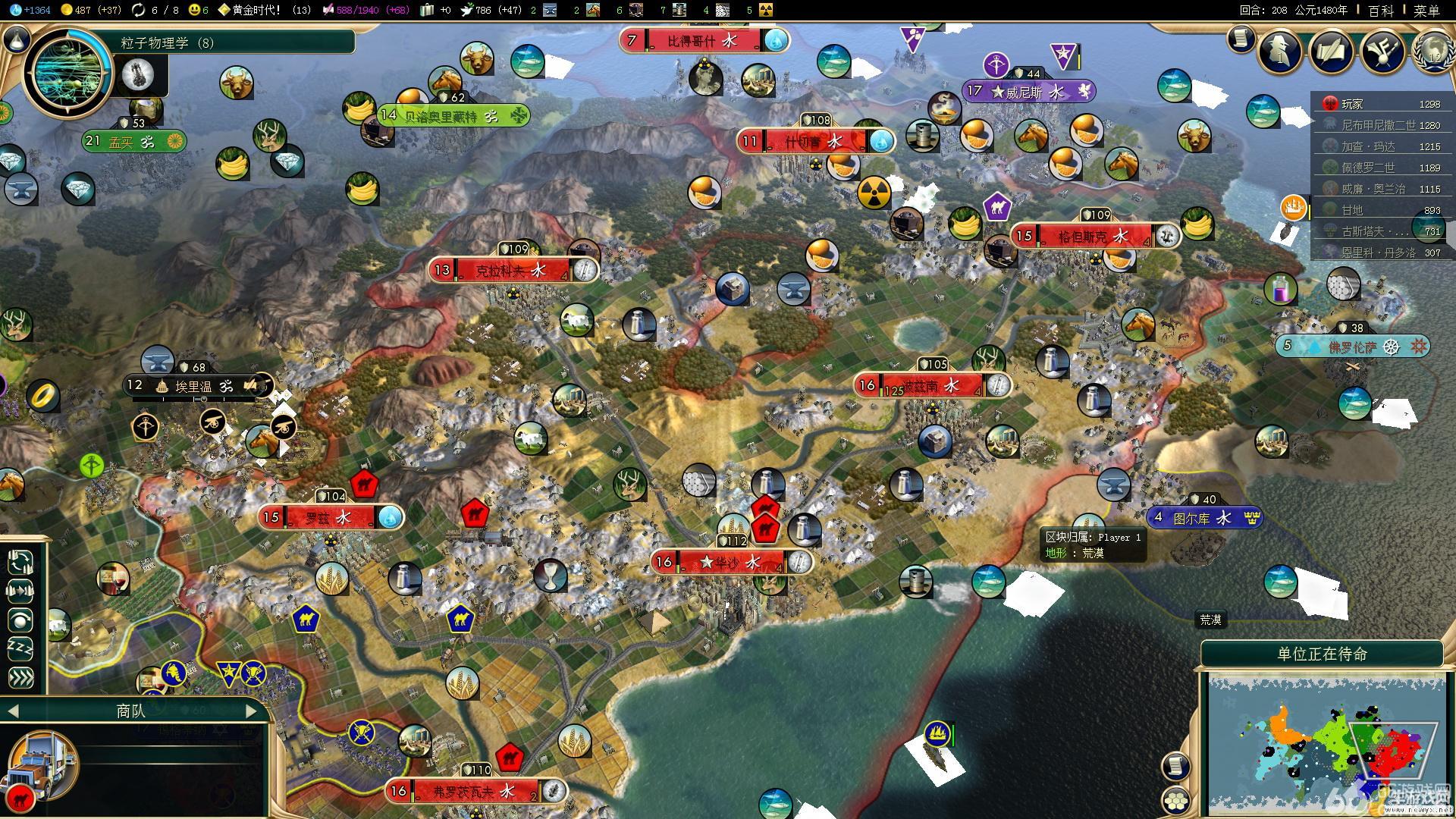Click the caravan truck unit portrait
This screenshot has height=819, width=1456.
click(42, 766)
